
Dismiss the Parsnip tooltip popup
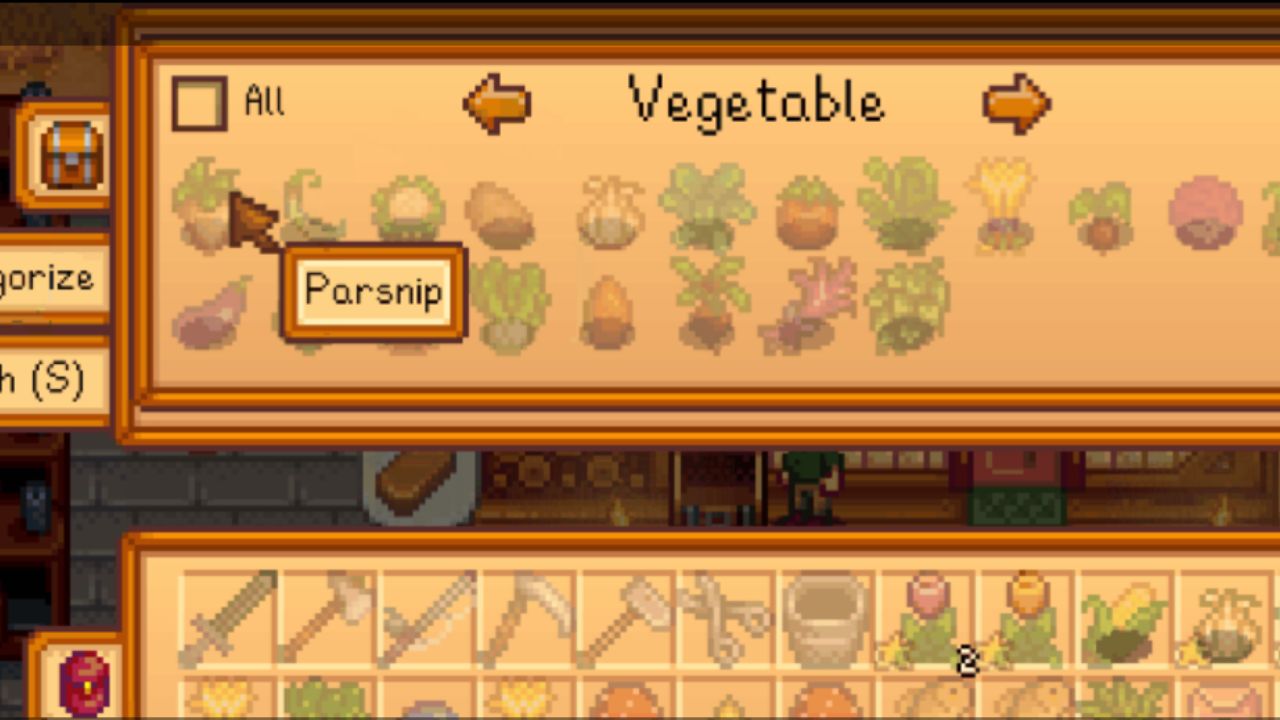375,292
